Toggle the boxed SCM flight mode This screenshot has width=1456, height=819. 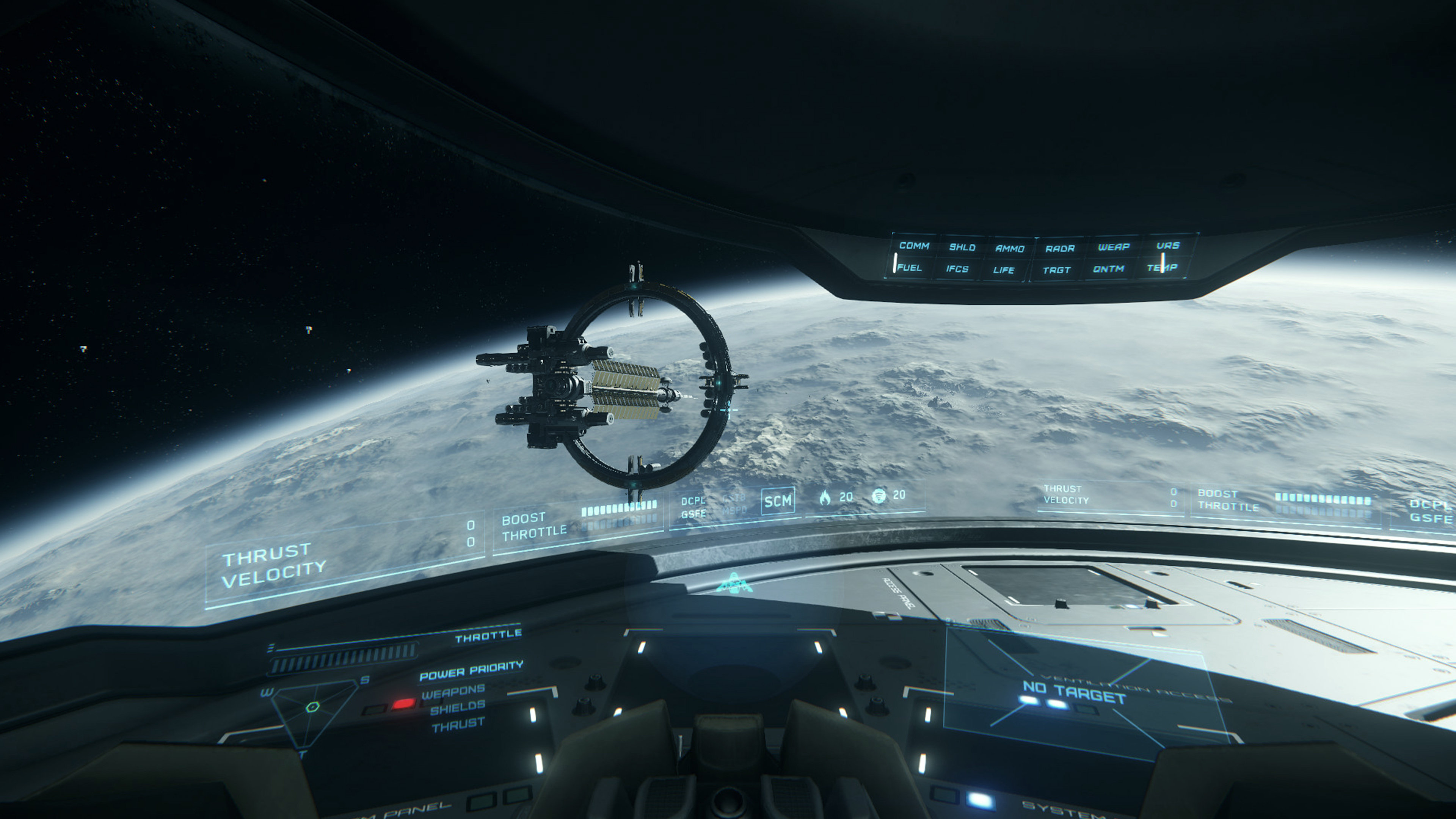[x=778, y=501]
